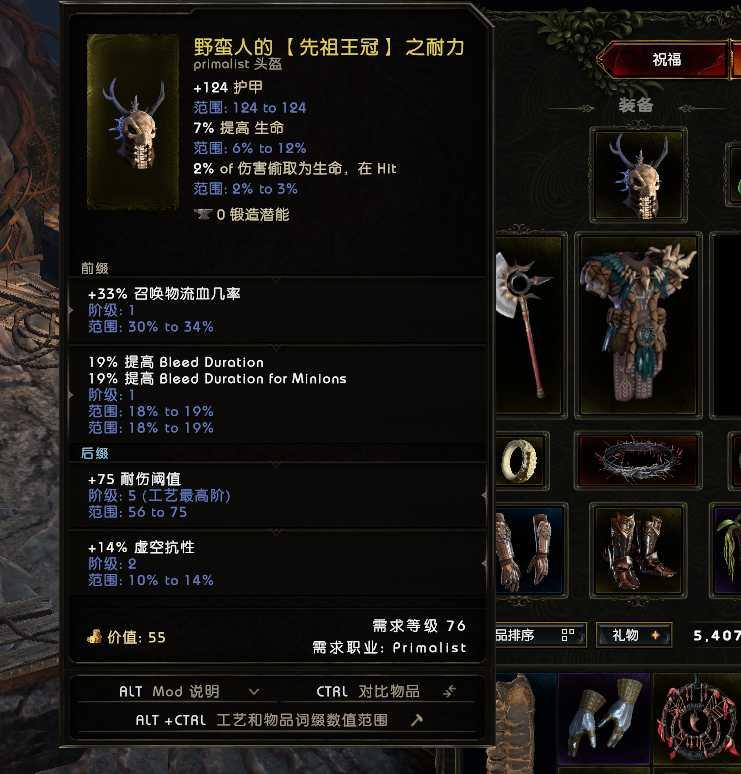
Task: Select the equipped body armor slot
Action: tap(636, 325)
